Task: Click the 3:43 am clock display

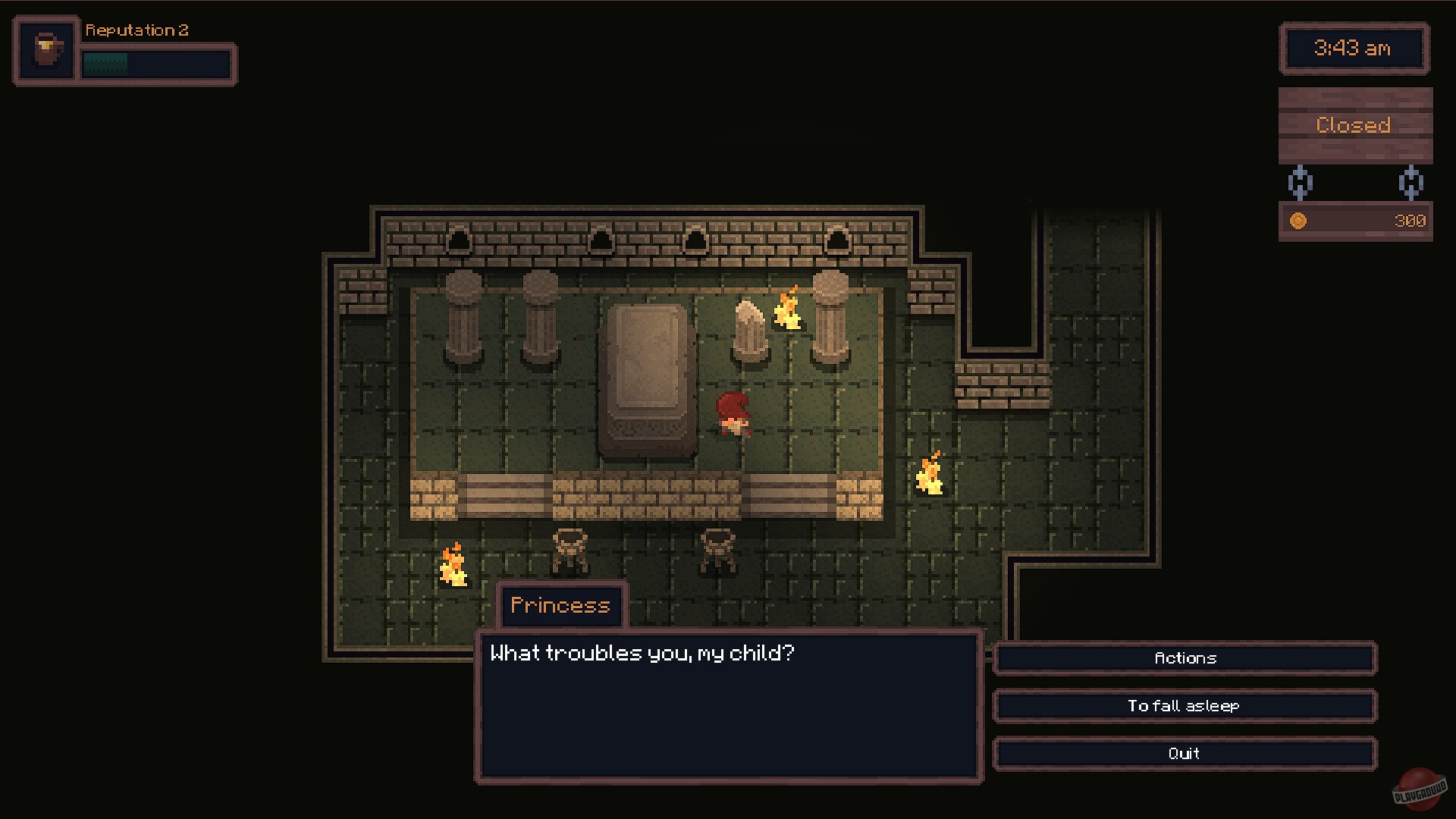Action: 1354,49
